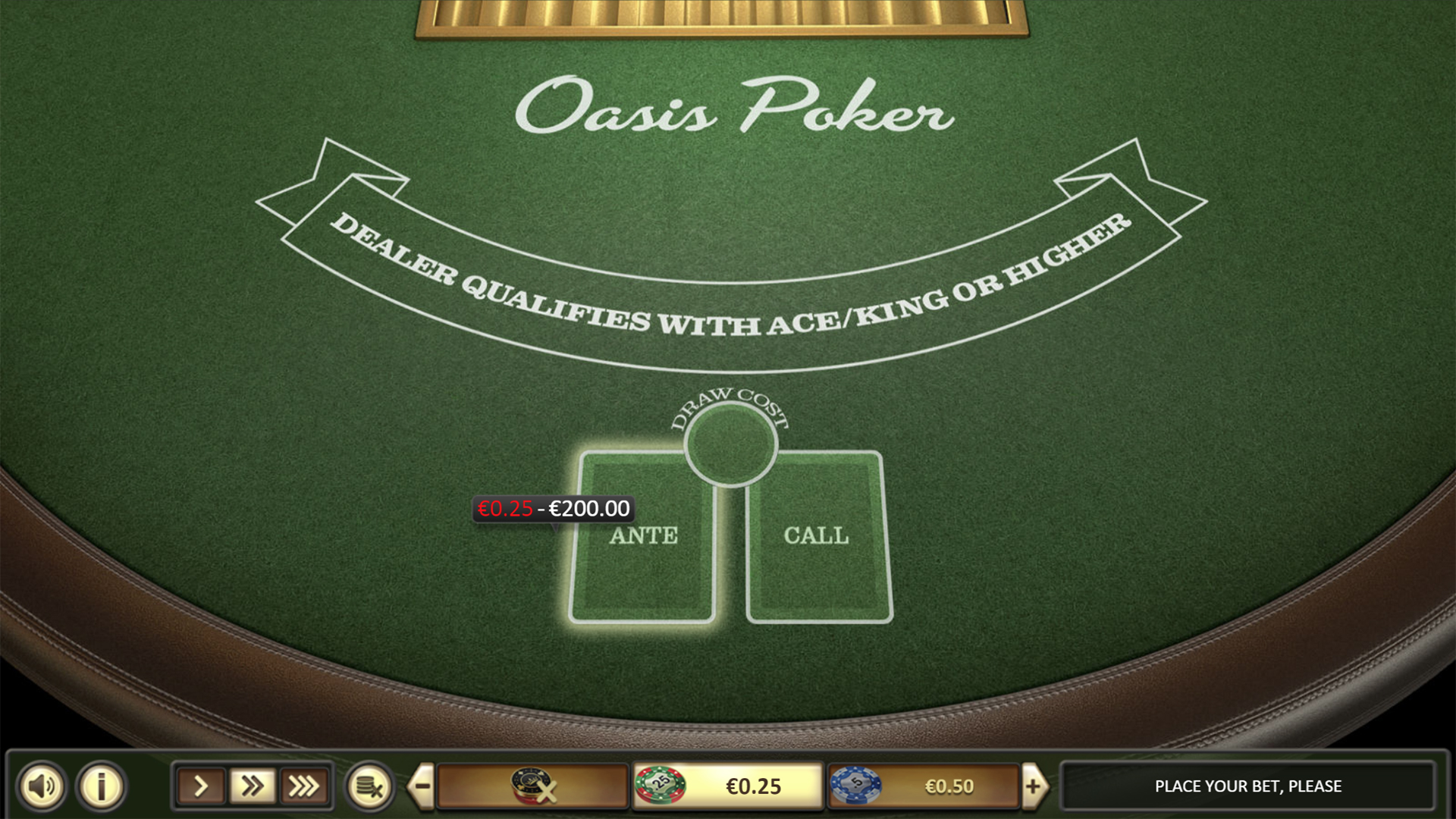Screen dimensions: 1456x819
Task: Open the game information panel
Action: (99, 786)
